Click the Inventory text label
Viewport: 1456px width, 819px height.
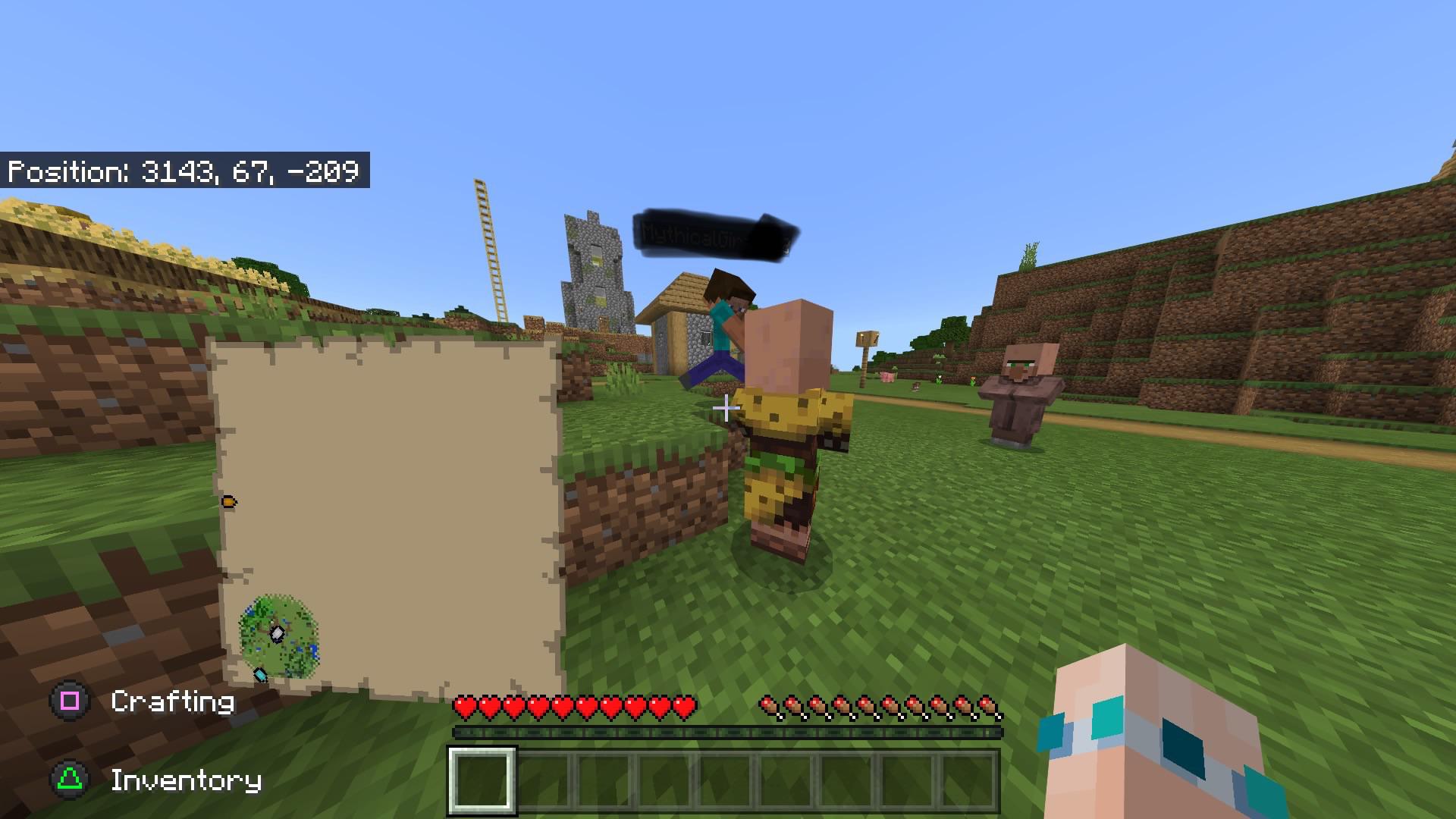coord(186,780)
